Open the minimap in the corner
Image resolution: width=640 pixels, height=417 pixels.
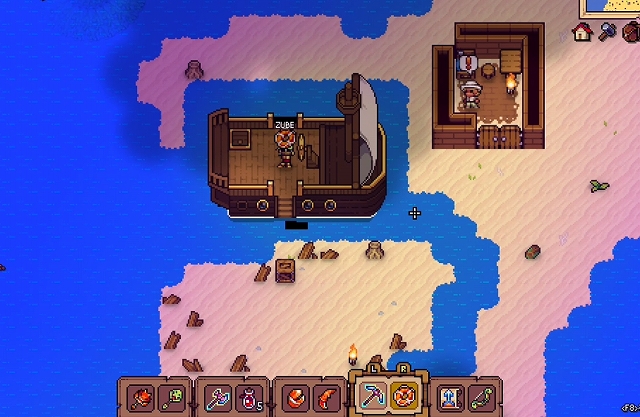click(x=613, y=8)
